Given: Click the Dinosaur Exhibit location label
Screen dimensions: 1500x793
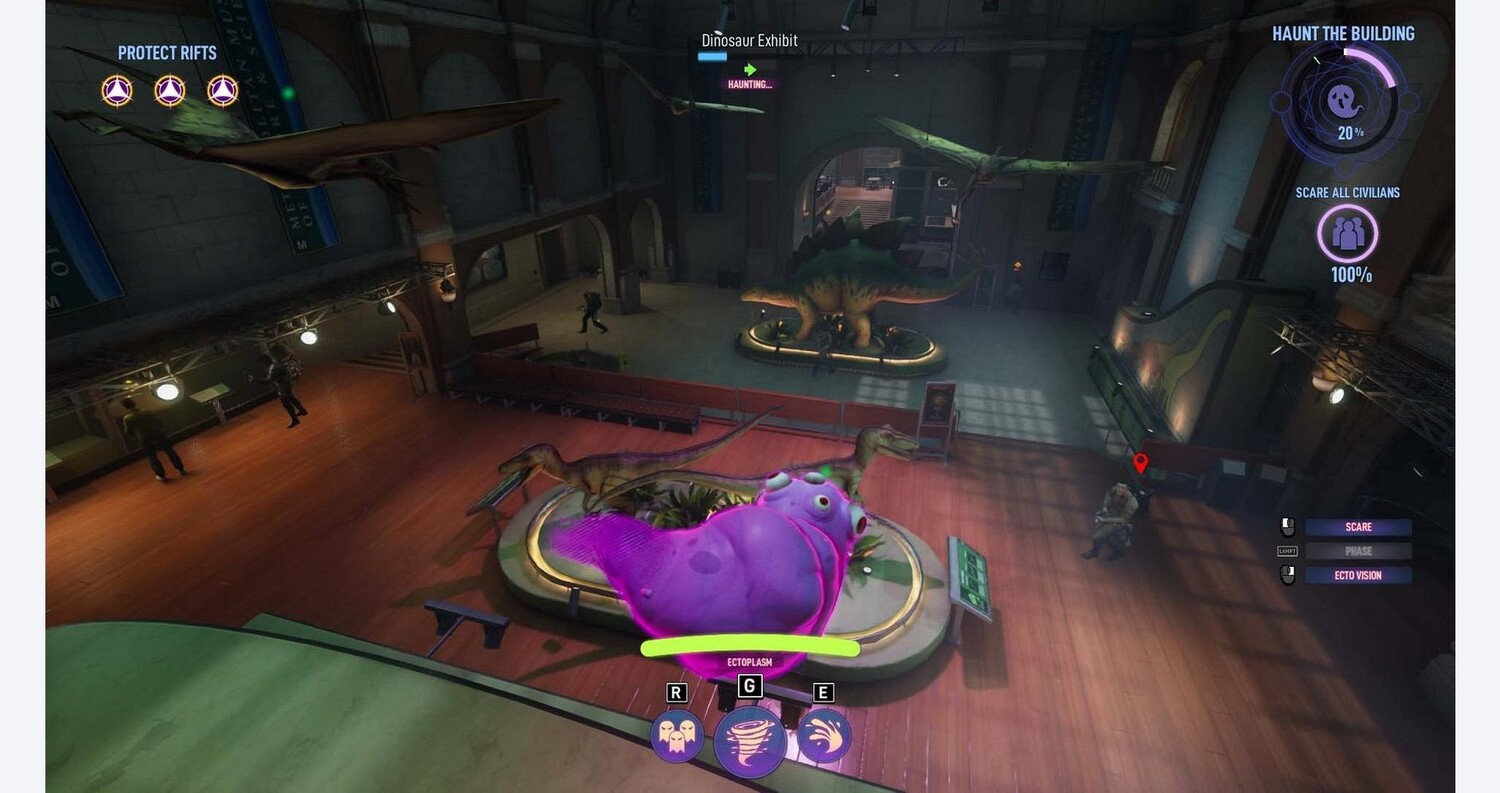Looking at the screenshot, I should point(749,41).
